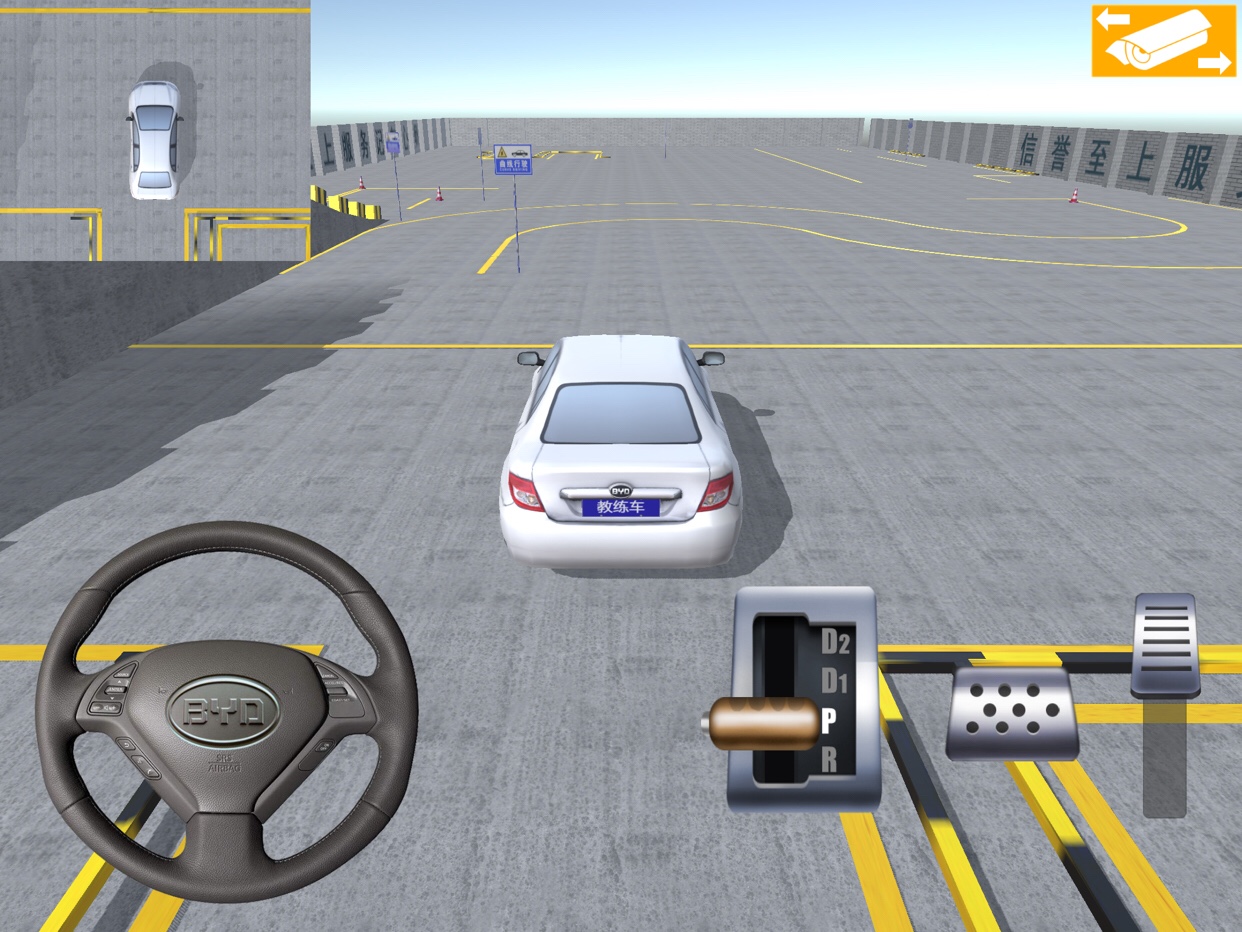
Task: Shift gear to D1
Action: click(833, 683)
